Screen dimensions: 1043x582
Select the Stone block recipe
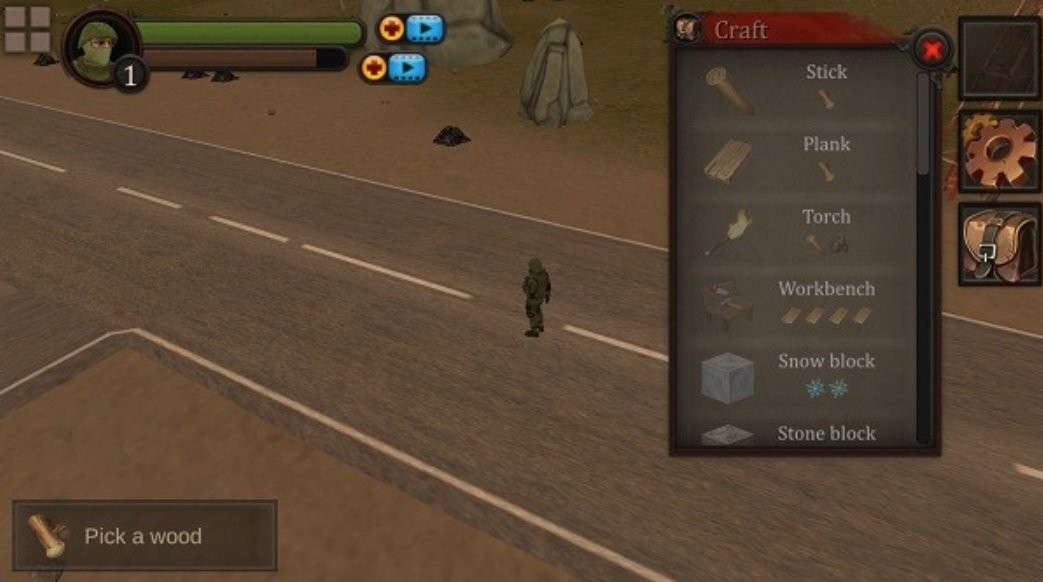(x=796, y=434)
